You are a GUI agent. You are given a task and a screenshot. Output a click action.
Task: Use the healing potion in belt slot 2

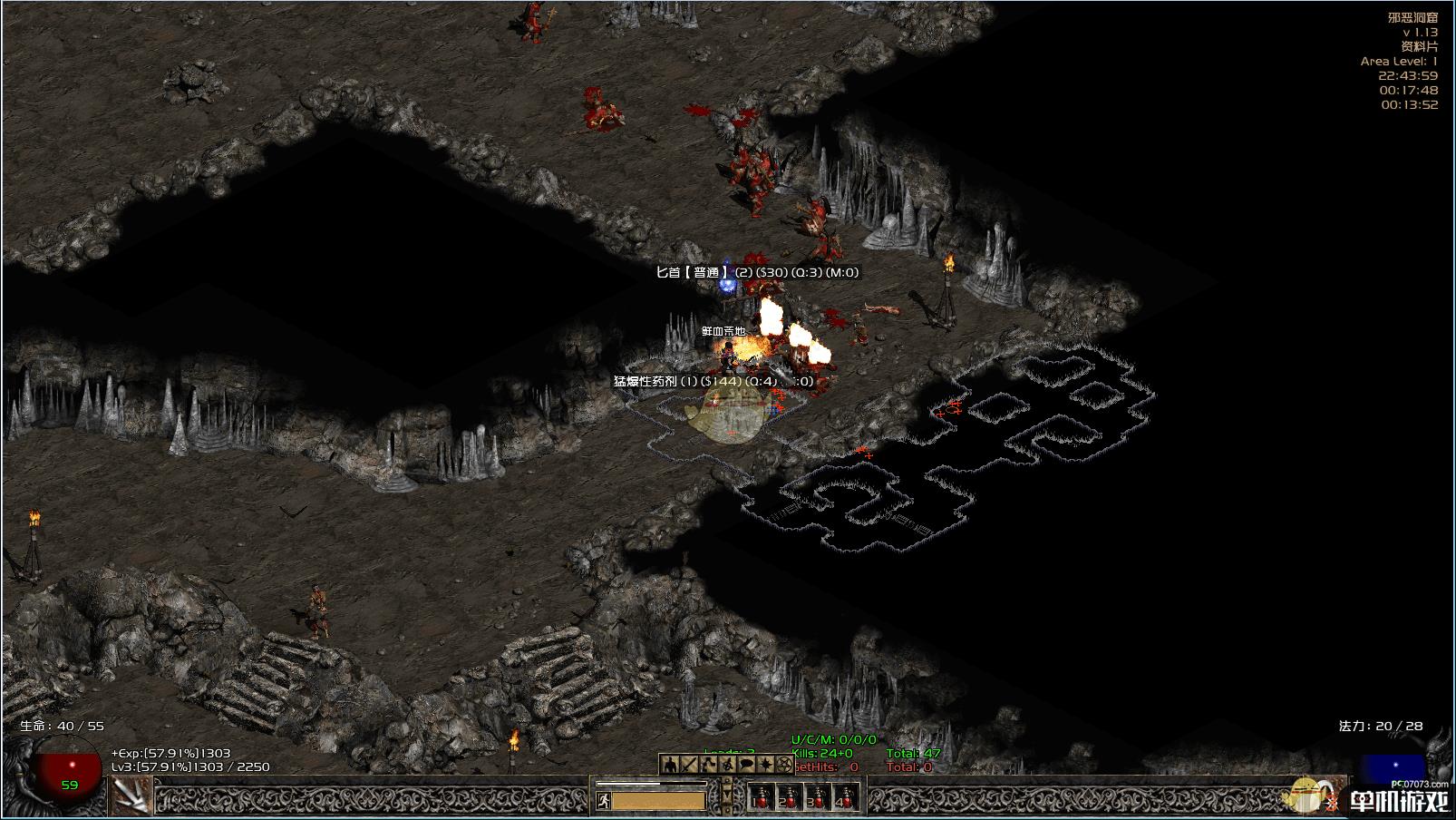click(x=788, y=799)
